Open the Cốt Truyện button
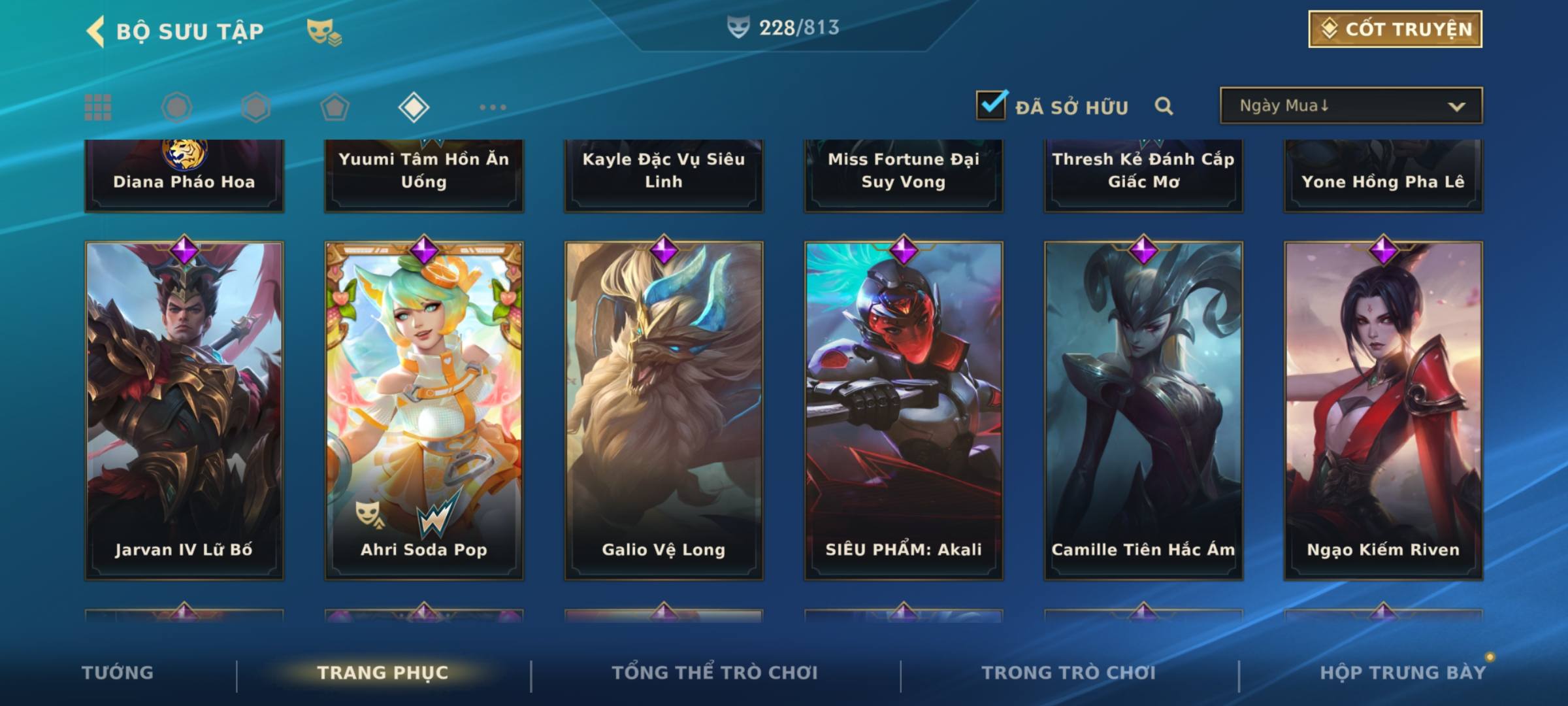The height and width of the screenshot is (706, 1568). (1395, 29)
